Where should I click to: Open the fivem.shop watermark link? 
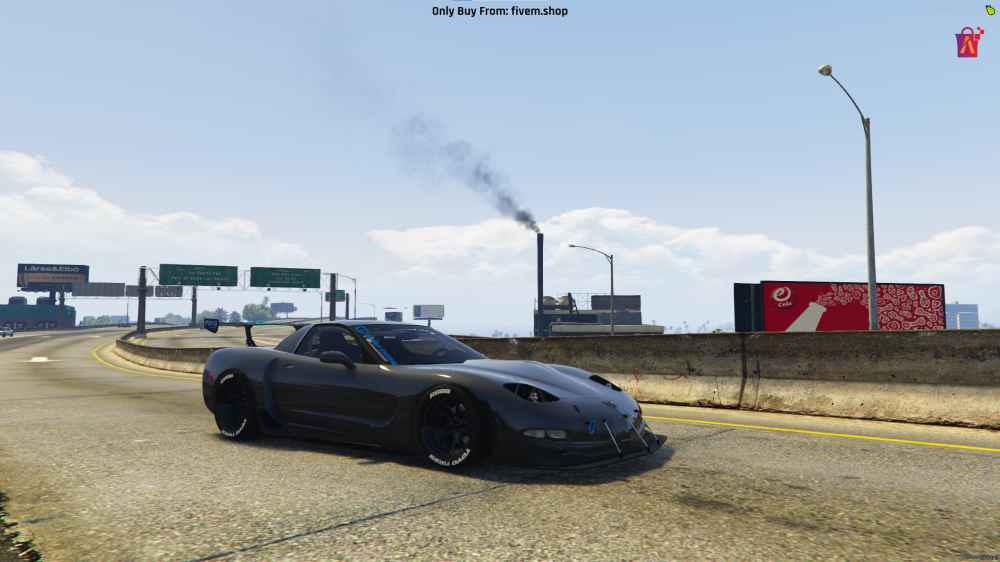499,11
